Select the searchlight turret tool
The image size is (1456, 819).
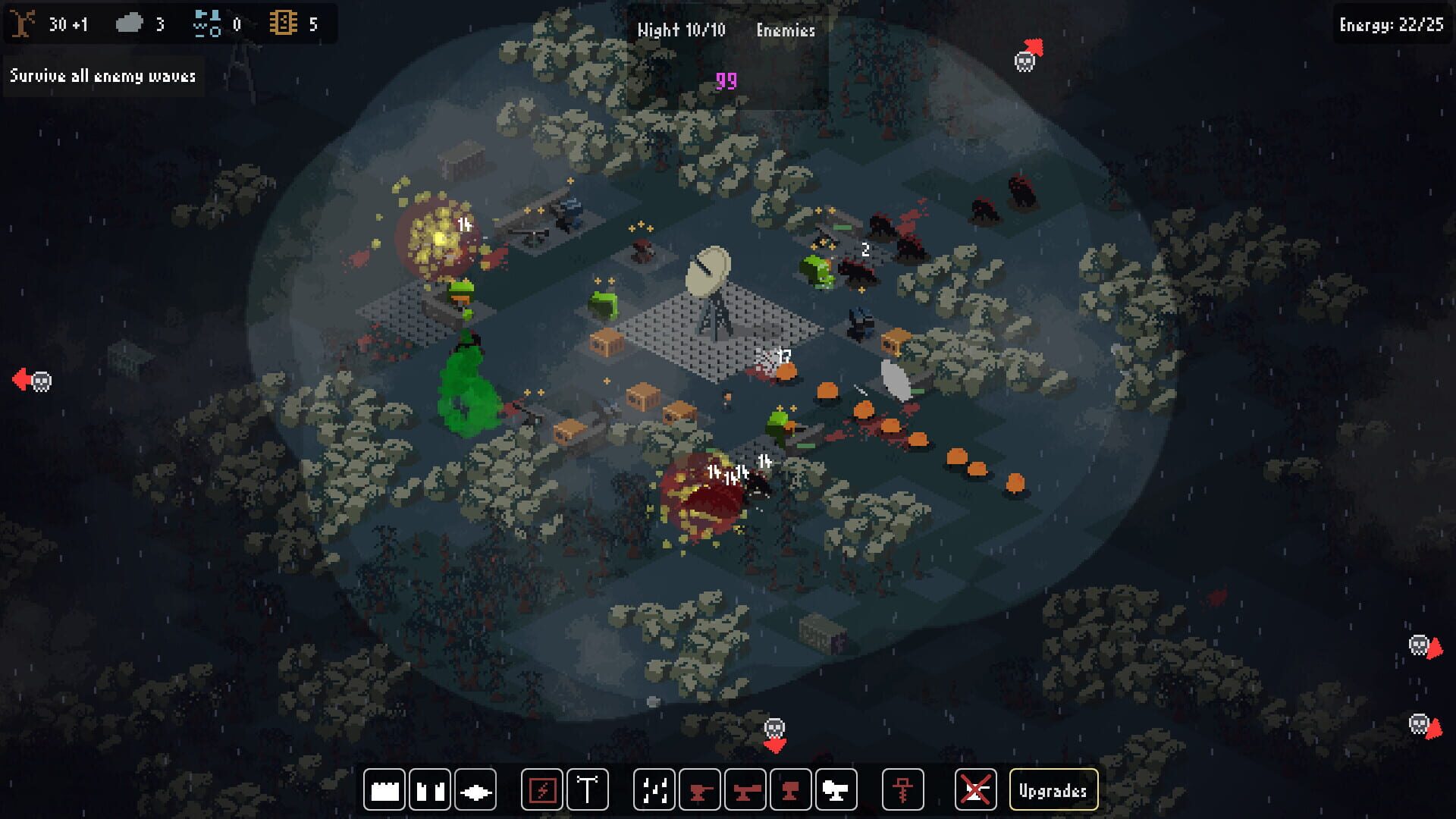[834, 789]
